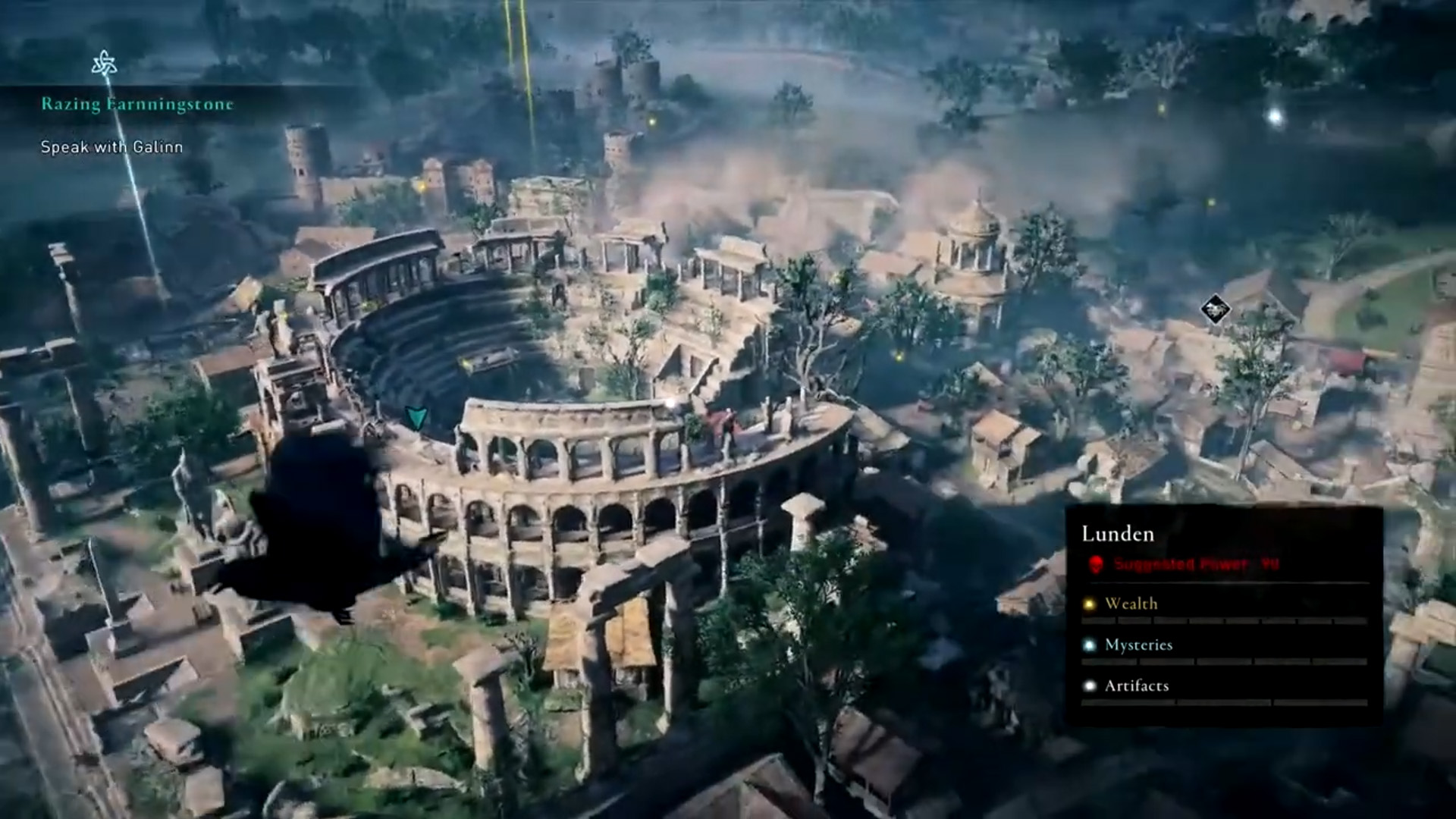
Task: Select the teal arrow objective marker
Action: coord(416,417)
